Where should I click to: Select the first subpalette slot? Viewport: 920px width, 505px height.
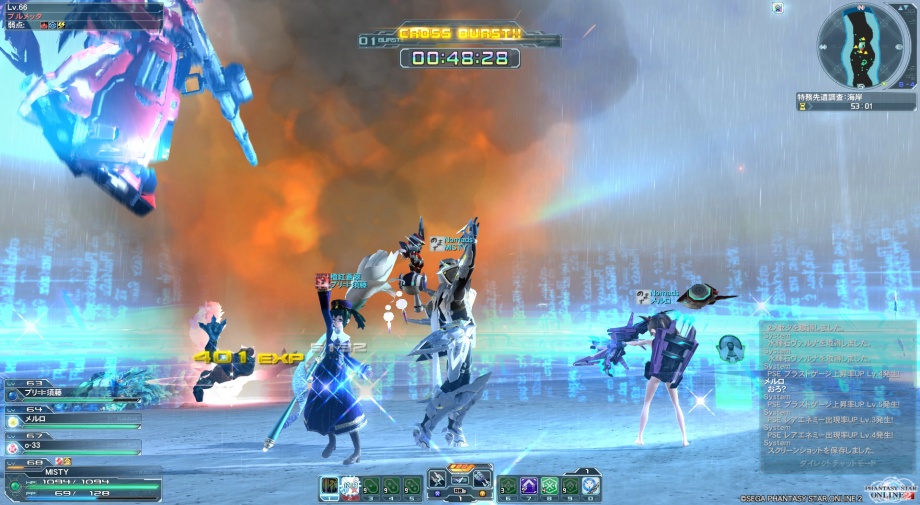click(330, 487)
